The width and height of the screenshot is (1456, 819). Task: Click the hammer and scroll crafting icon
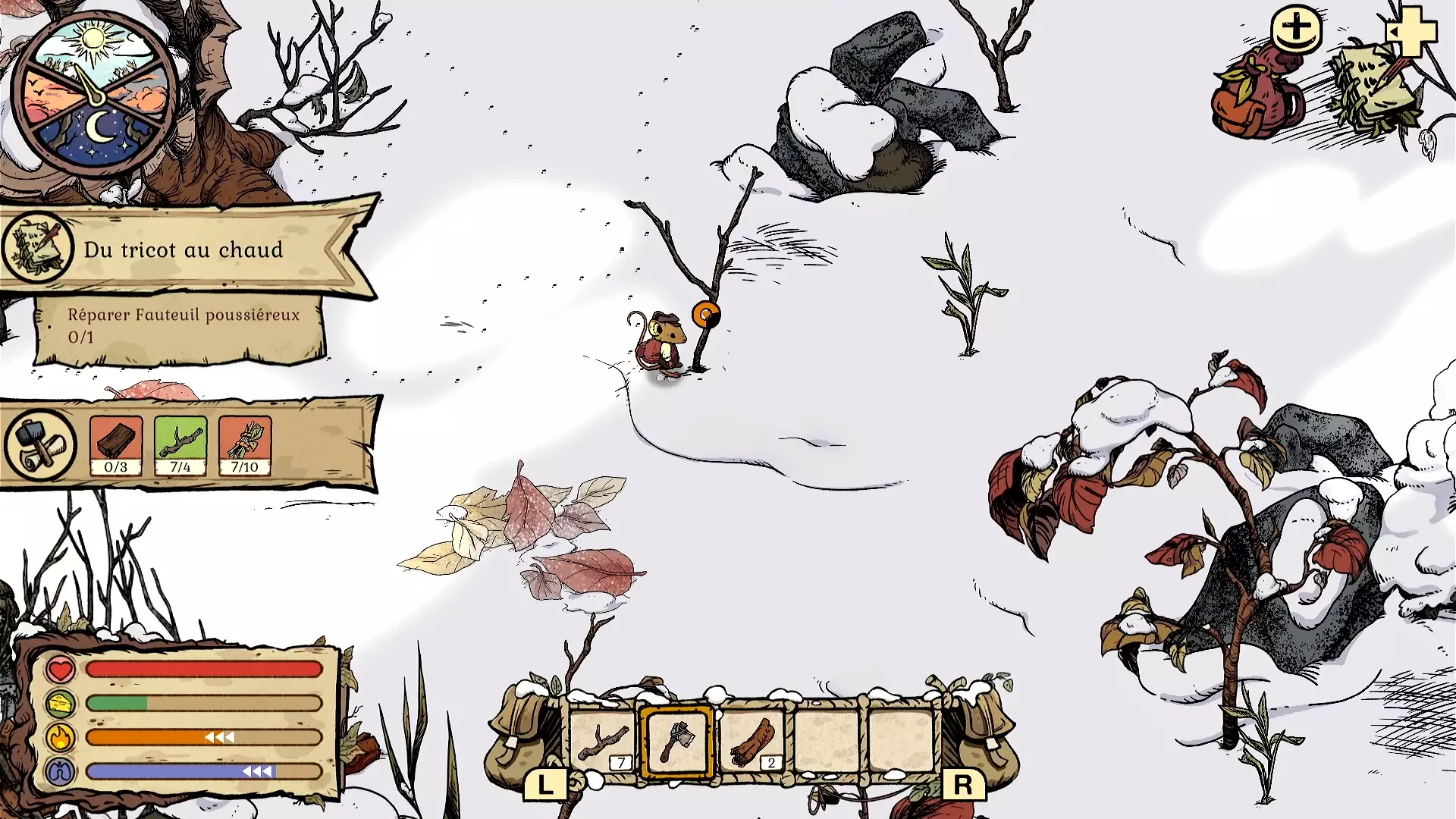pos(40,446)
